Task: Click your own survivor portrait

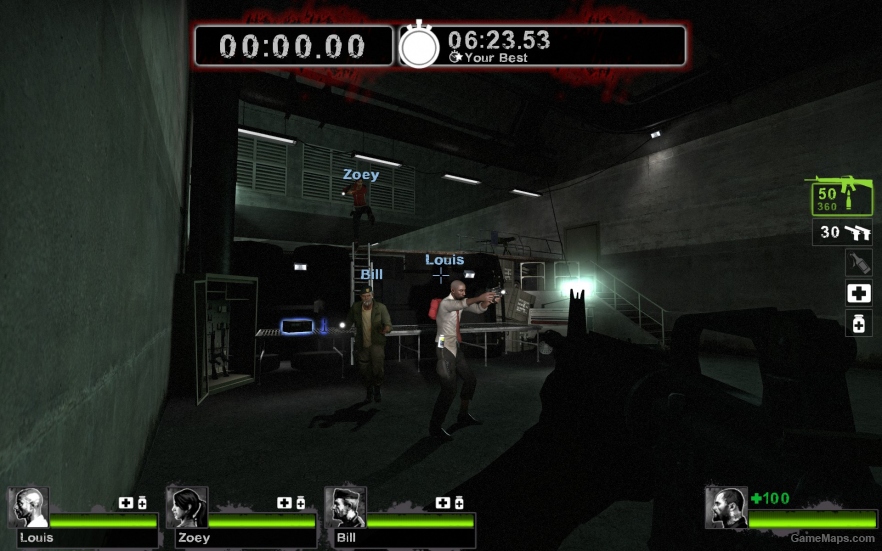Action: tap(725, 507)
